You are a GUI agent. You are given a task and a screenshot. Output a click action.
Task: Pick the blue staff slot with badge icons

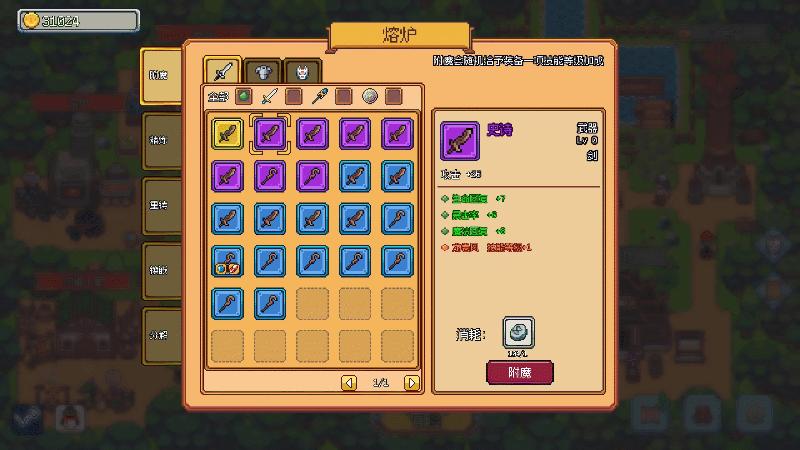[228, 261]
